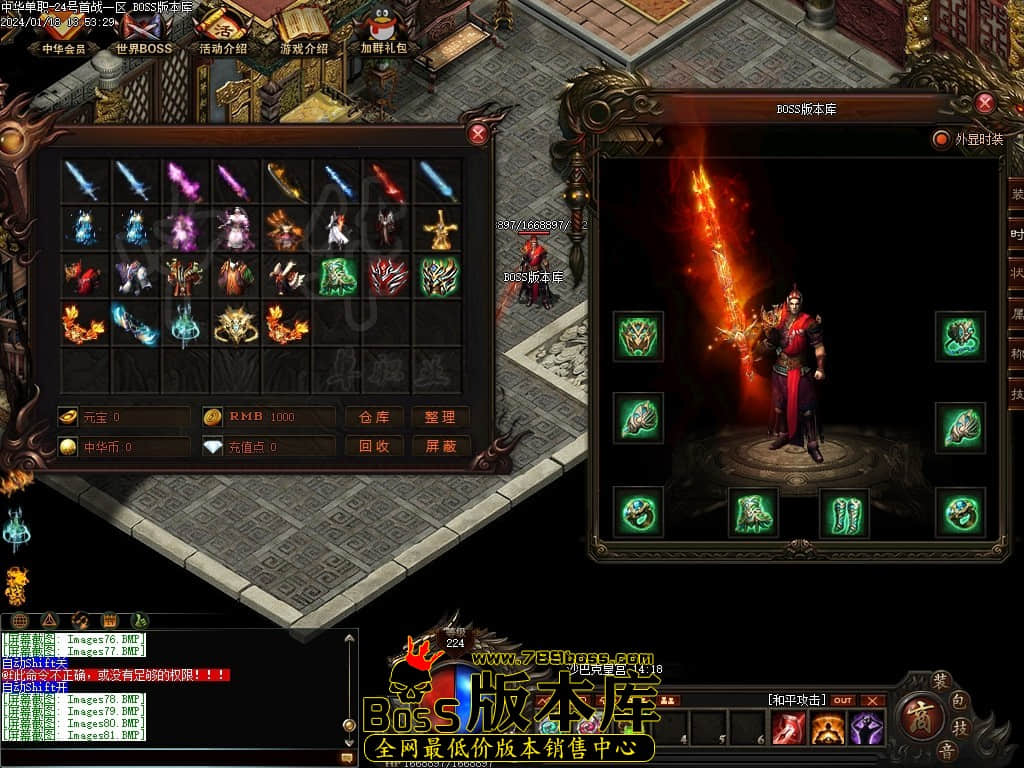Viewport: 1024px width, 768px height.
Task: Select the golden cross statue item
Action: click(438, 230)
